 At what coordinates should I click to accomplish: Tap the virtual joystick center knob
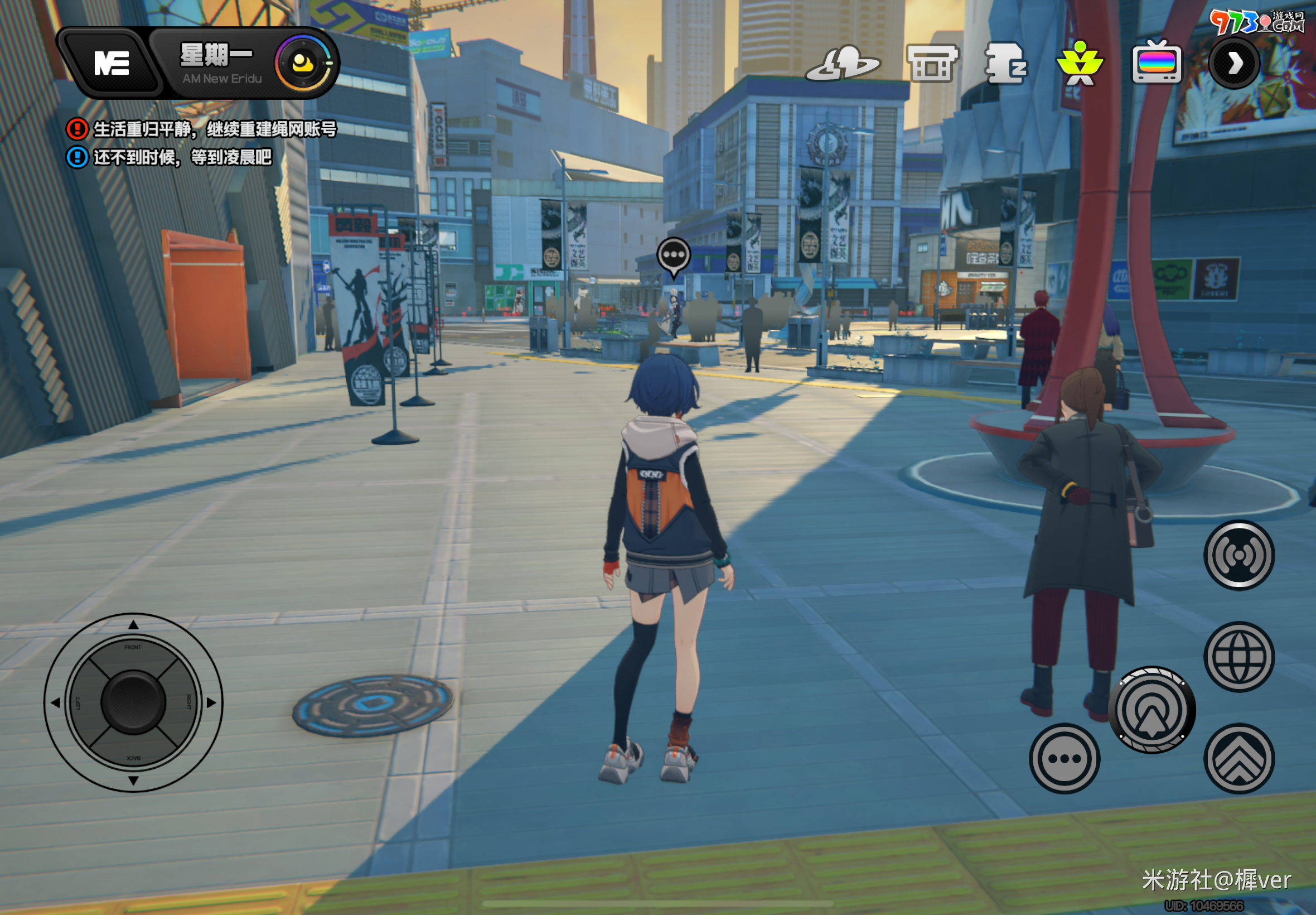click(x=133, y=702)
